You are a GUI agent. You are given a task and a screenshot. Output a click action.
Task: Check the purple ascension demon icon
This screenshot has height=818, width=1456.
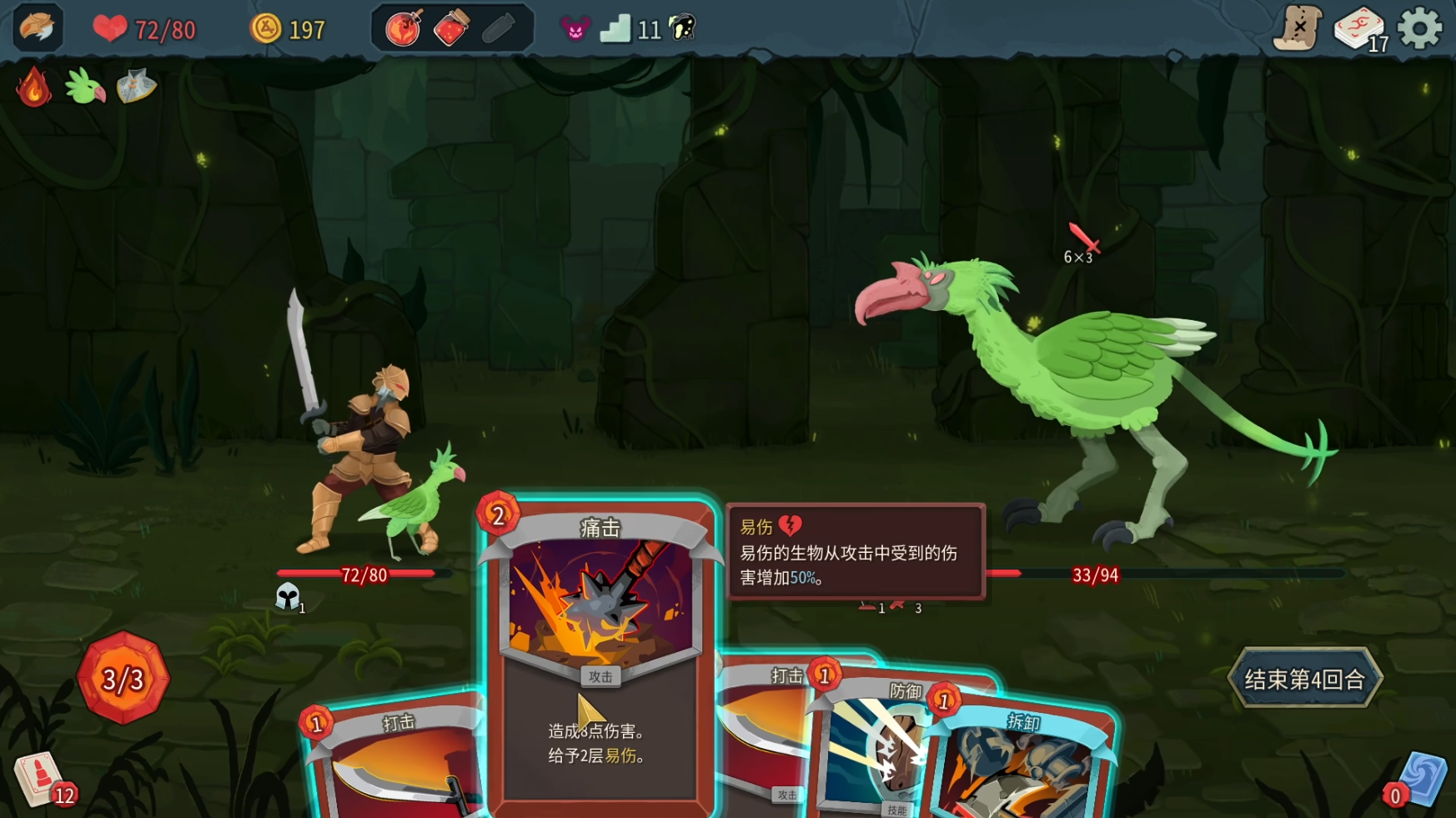(575, 29)
